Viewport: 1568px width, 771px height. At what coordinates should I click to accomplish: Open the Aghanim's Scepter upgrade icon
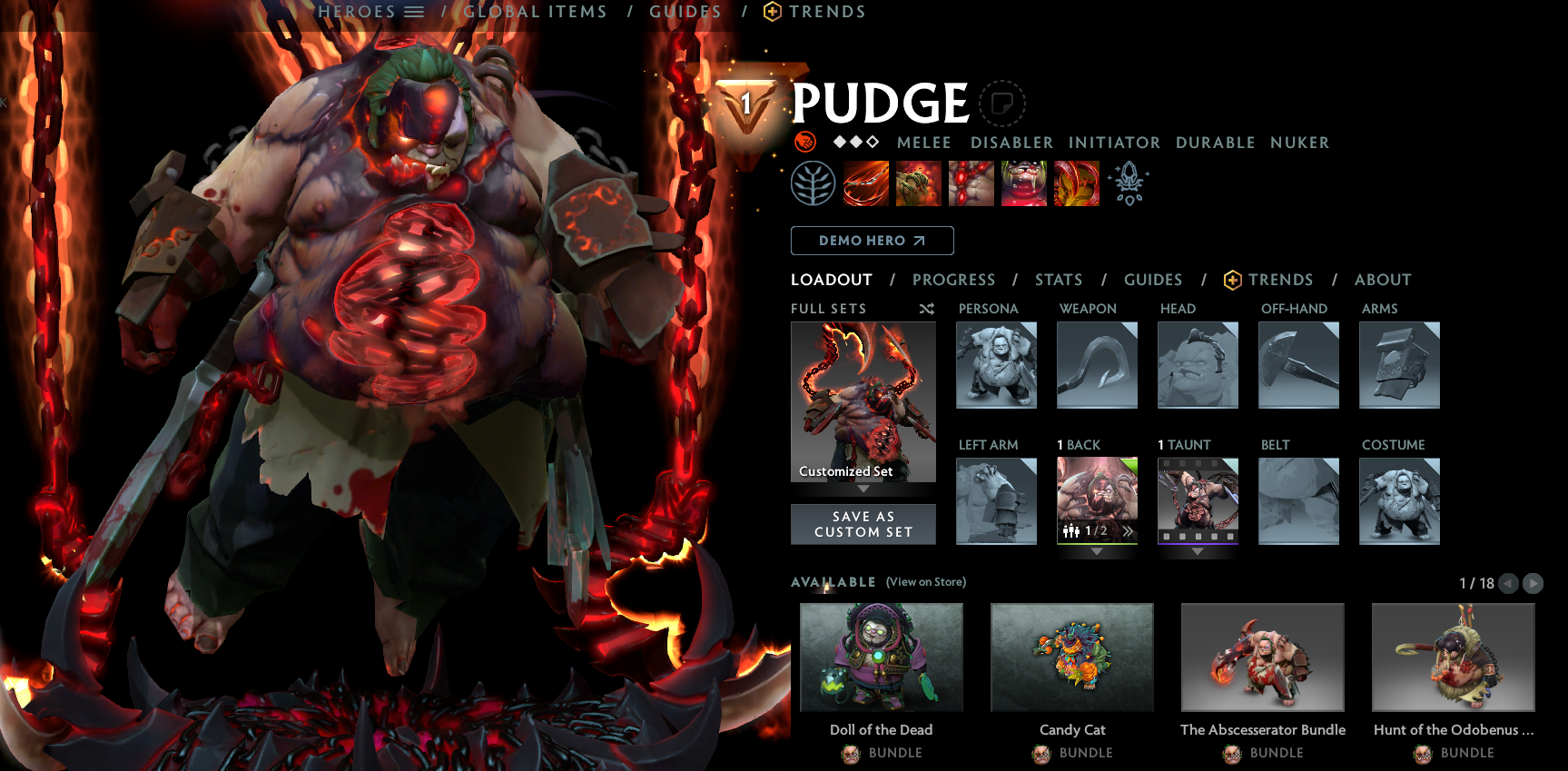(1128, 183)
